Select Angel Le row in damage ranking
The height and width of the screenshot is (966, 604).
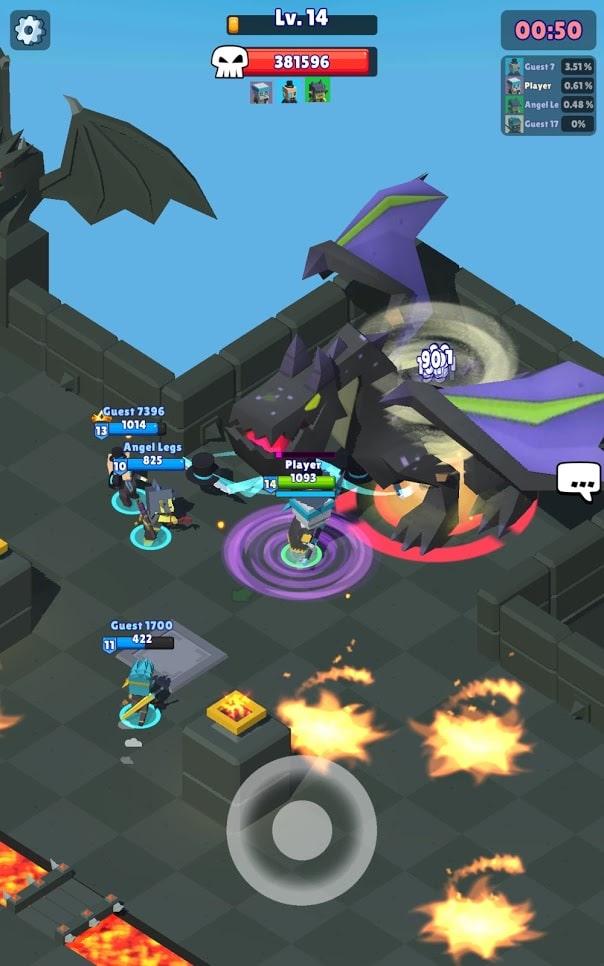549,105
